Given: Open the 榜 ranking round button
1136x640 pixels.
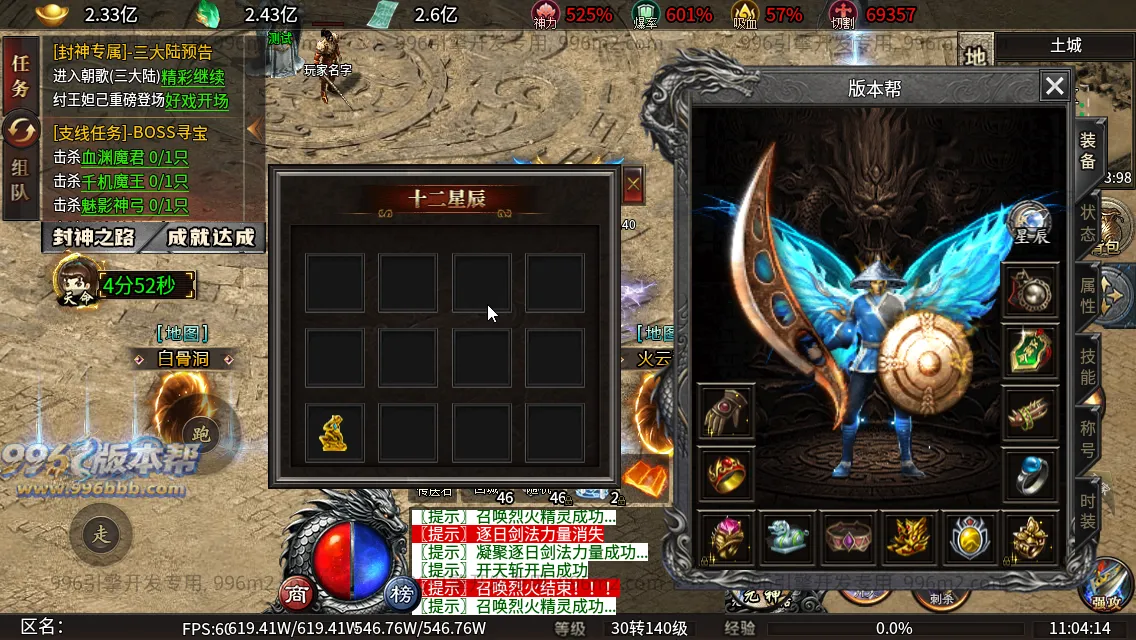Looking at the screenshot, I should point(401,594).
